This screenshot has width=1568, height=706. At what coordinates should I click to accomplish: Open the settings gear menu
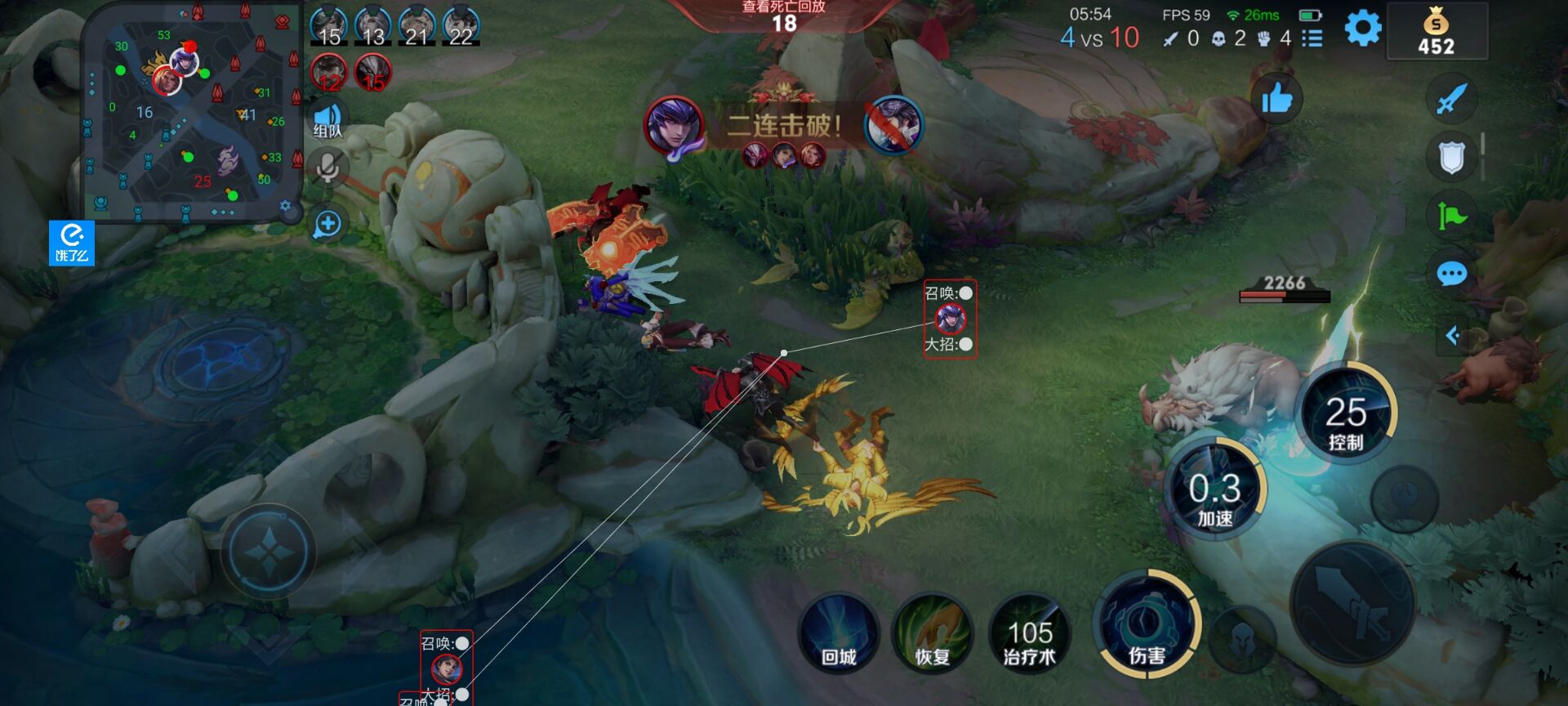[x=1362, y=29]
